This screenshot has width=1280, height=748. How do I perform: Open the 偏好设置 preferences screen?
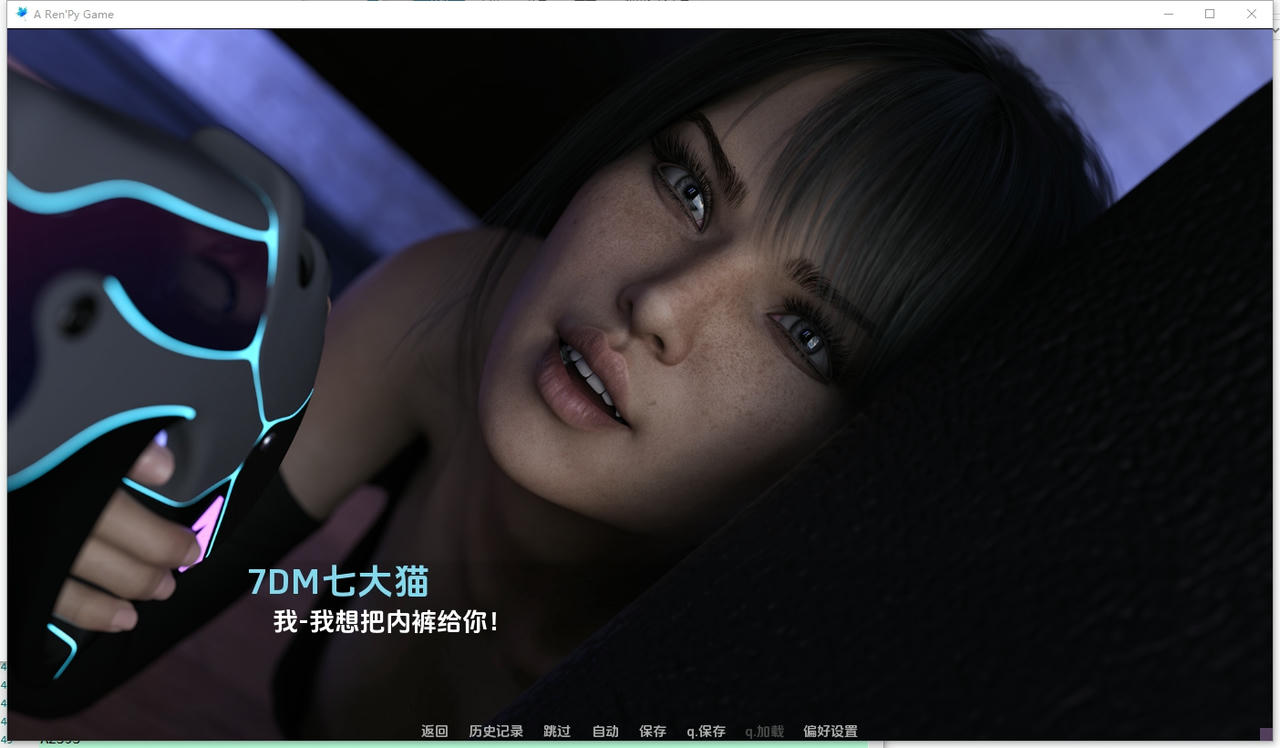(x=830, y=731)
